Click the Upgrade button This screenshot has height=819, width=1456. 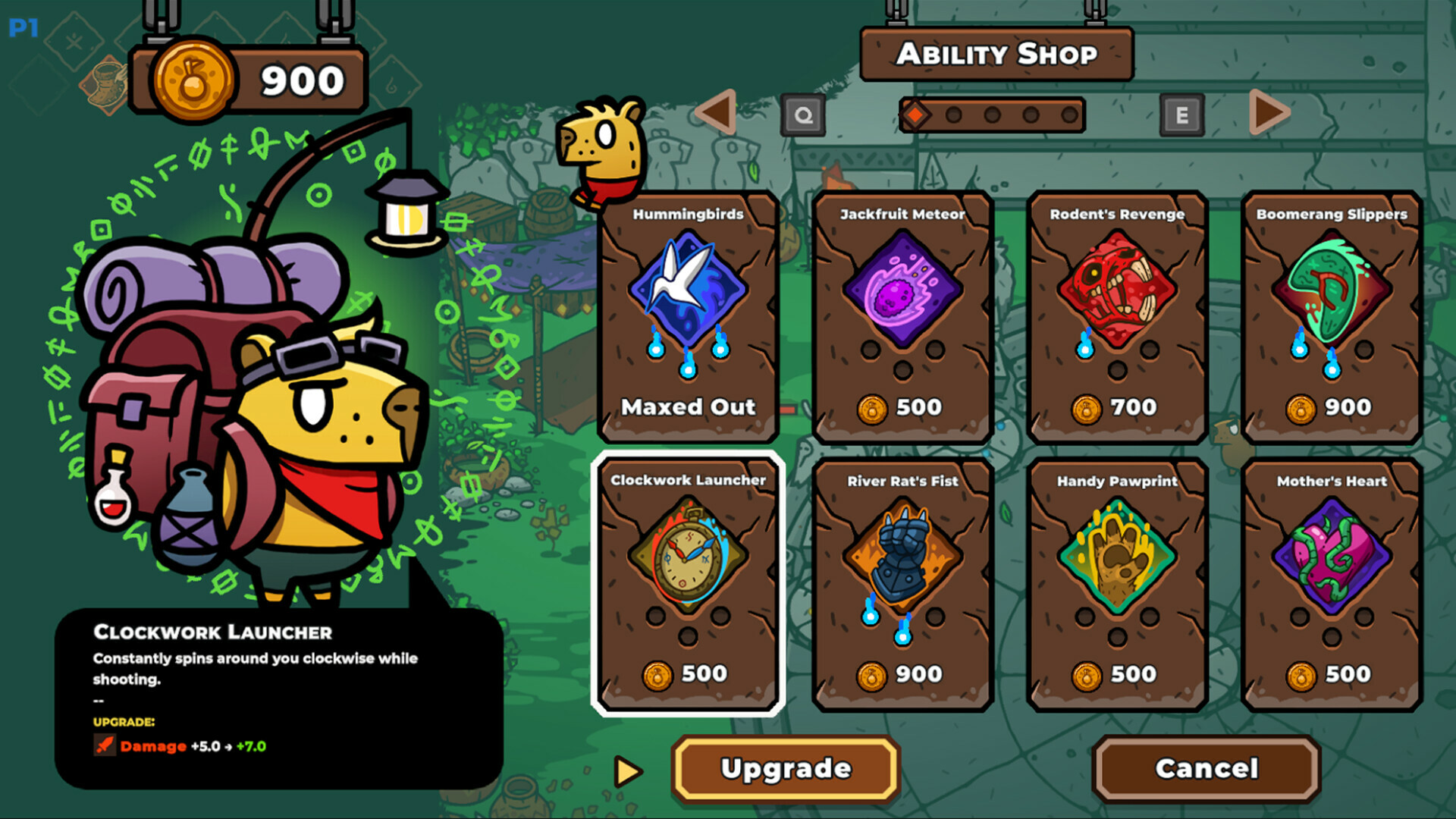786,769
